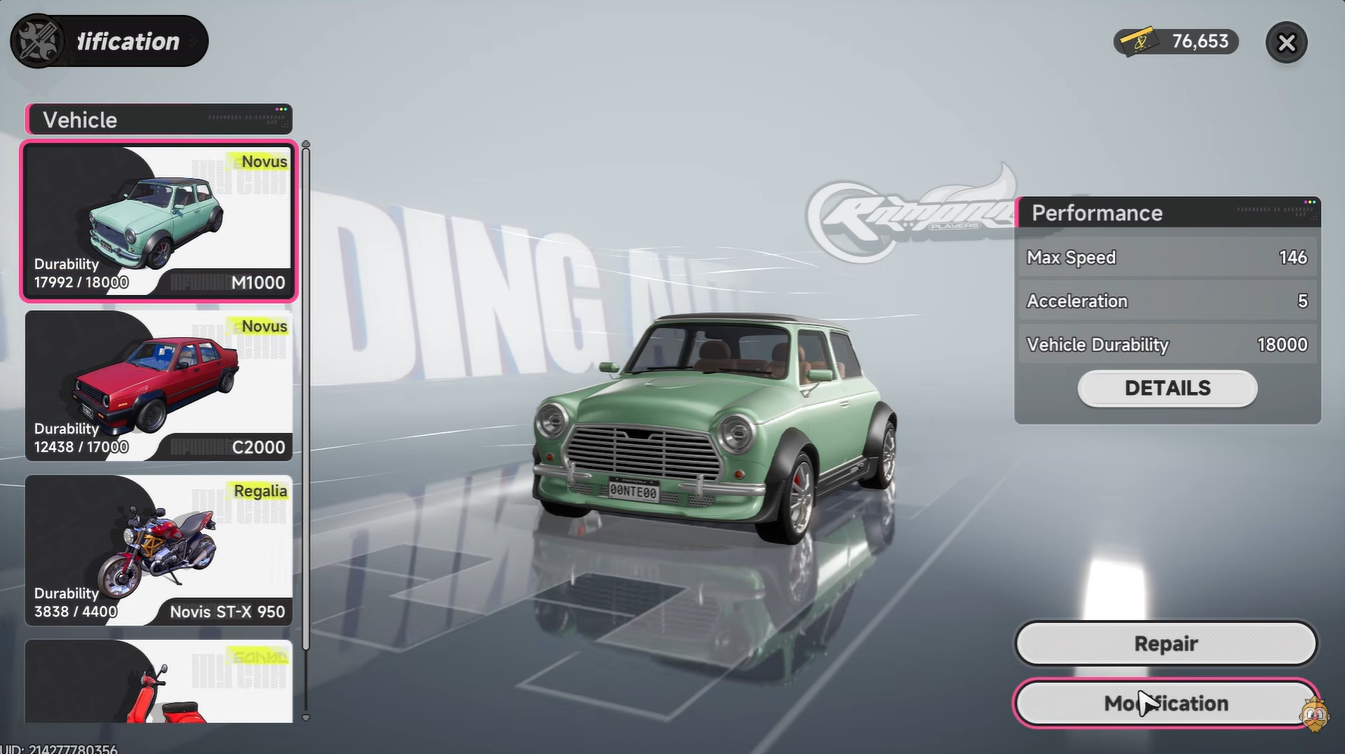Click the Performance panel title
Viewport: 1345px width, 754px height.
click(1097, 213)
